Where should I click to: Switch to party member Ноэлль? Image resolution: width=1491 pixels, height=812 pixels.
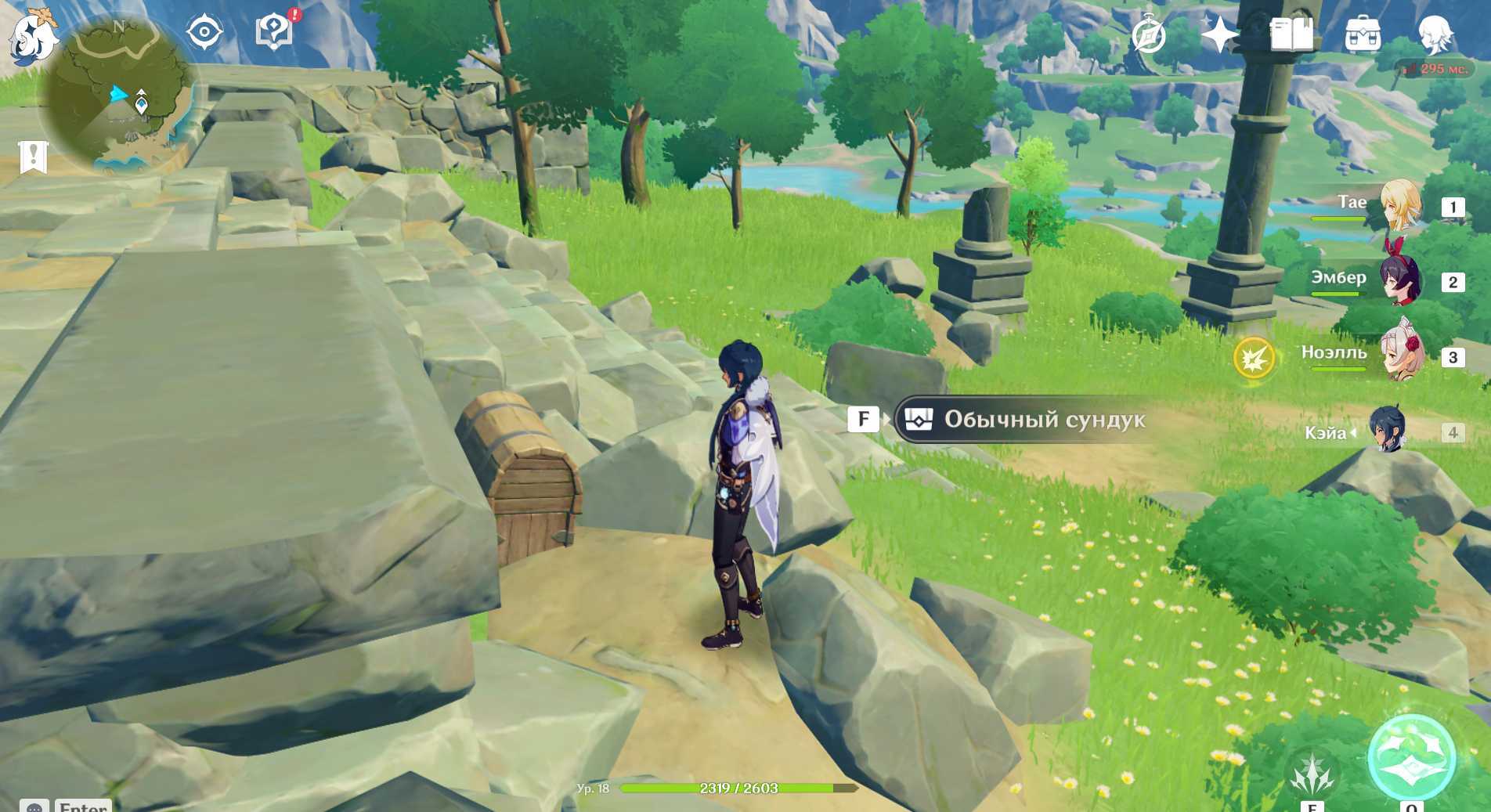(x=1399, y=357)
